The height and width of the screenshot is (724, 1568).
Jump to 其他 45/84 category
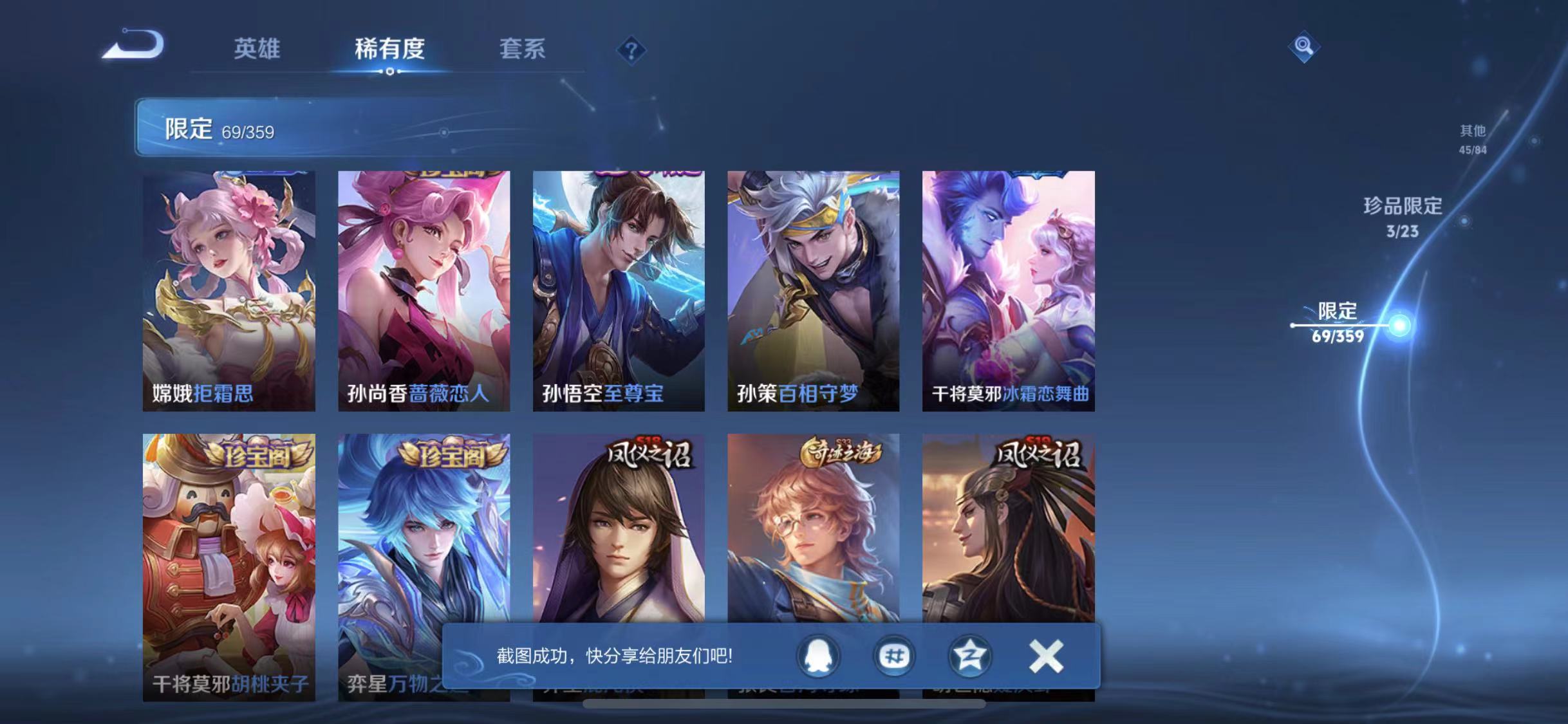pos(1471,138)
